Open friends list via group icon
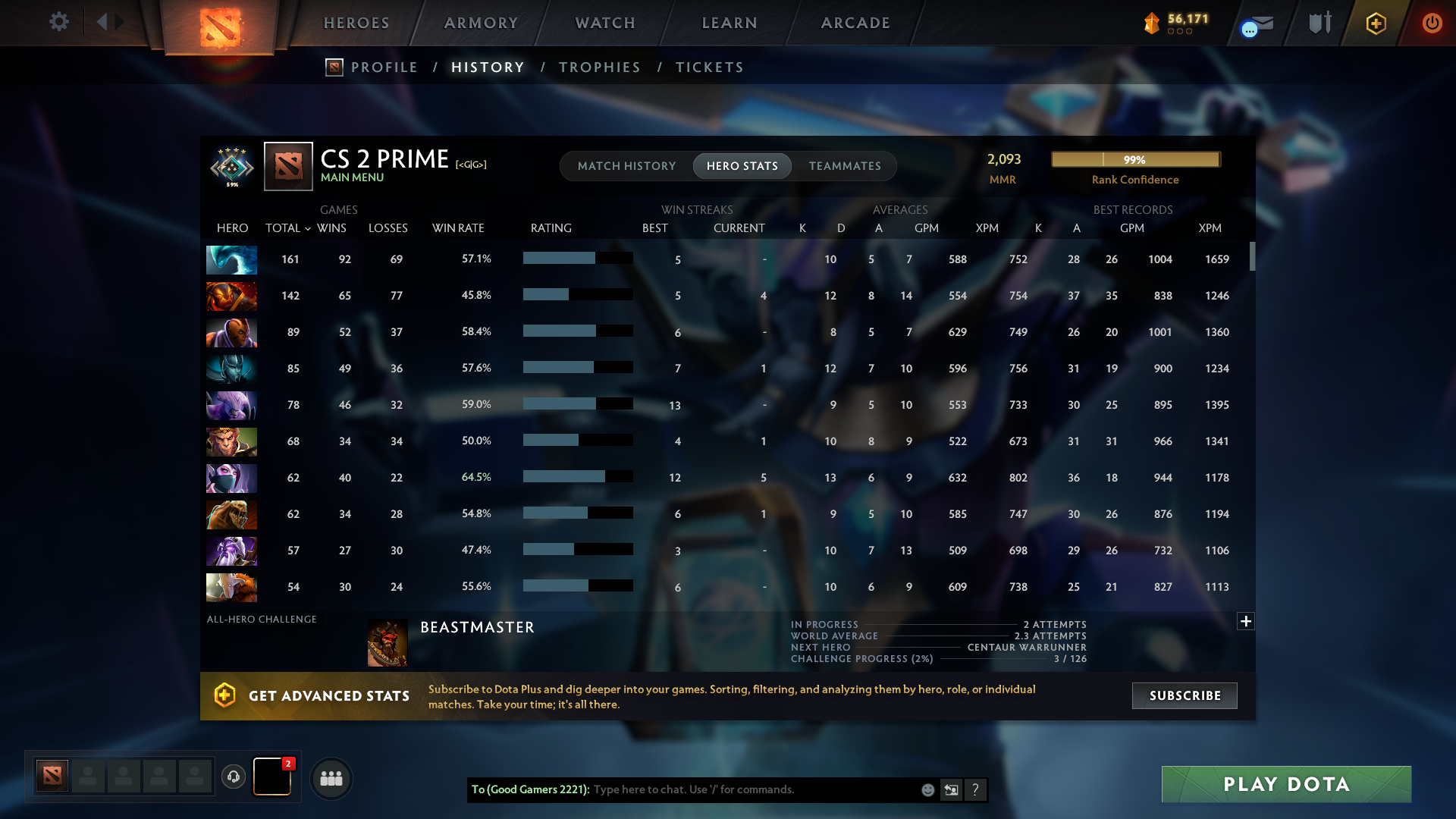Viewport: 1456px width, 819px height. tap(331, 778)
